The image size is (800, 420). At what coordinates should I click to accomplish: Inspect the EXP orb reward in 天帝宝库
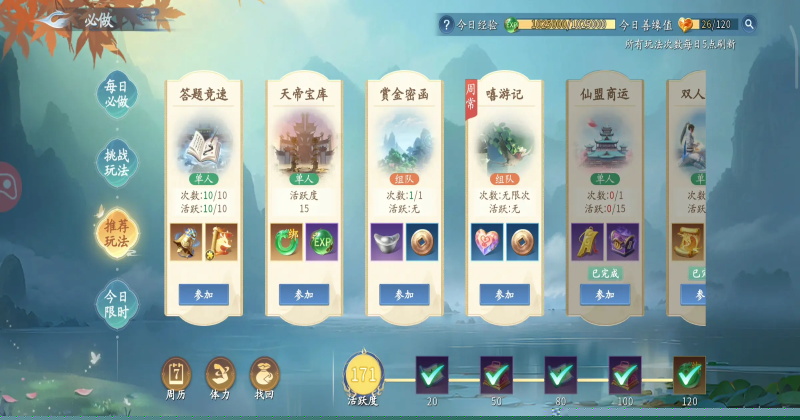coord(322,242)
